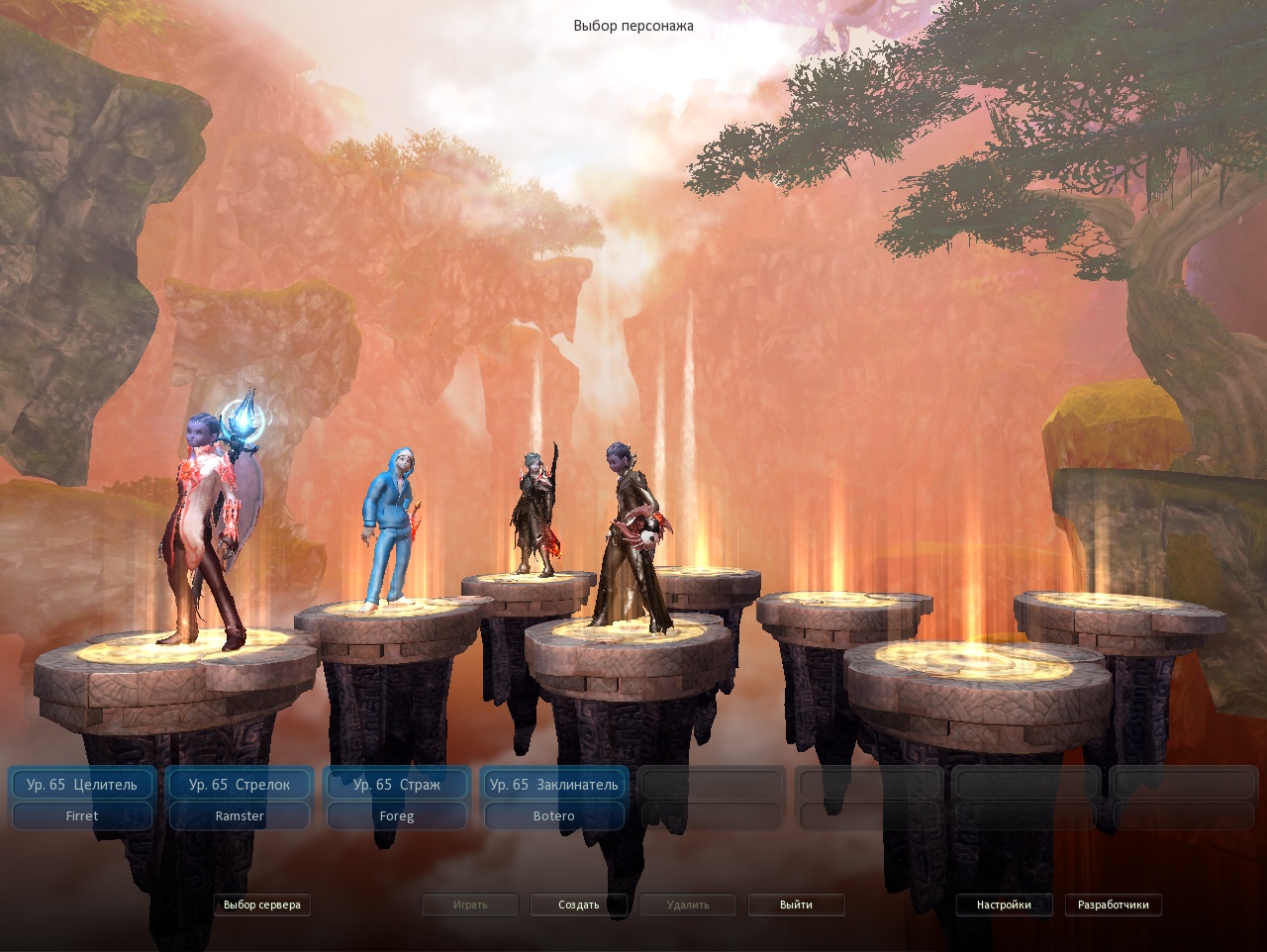Choose the character named Firret
Viewport: 1267px width, 952px height.
click(82, 816)
